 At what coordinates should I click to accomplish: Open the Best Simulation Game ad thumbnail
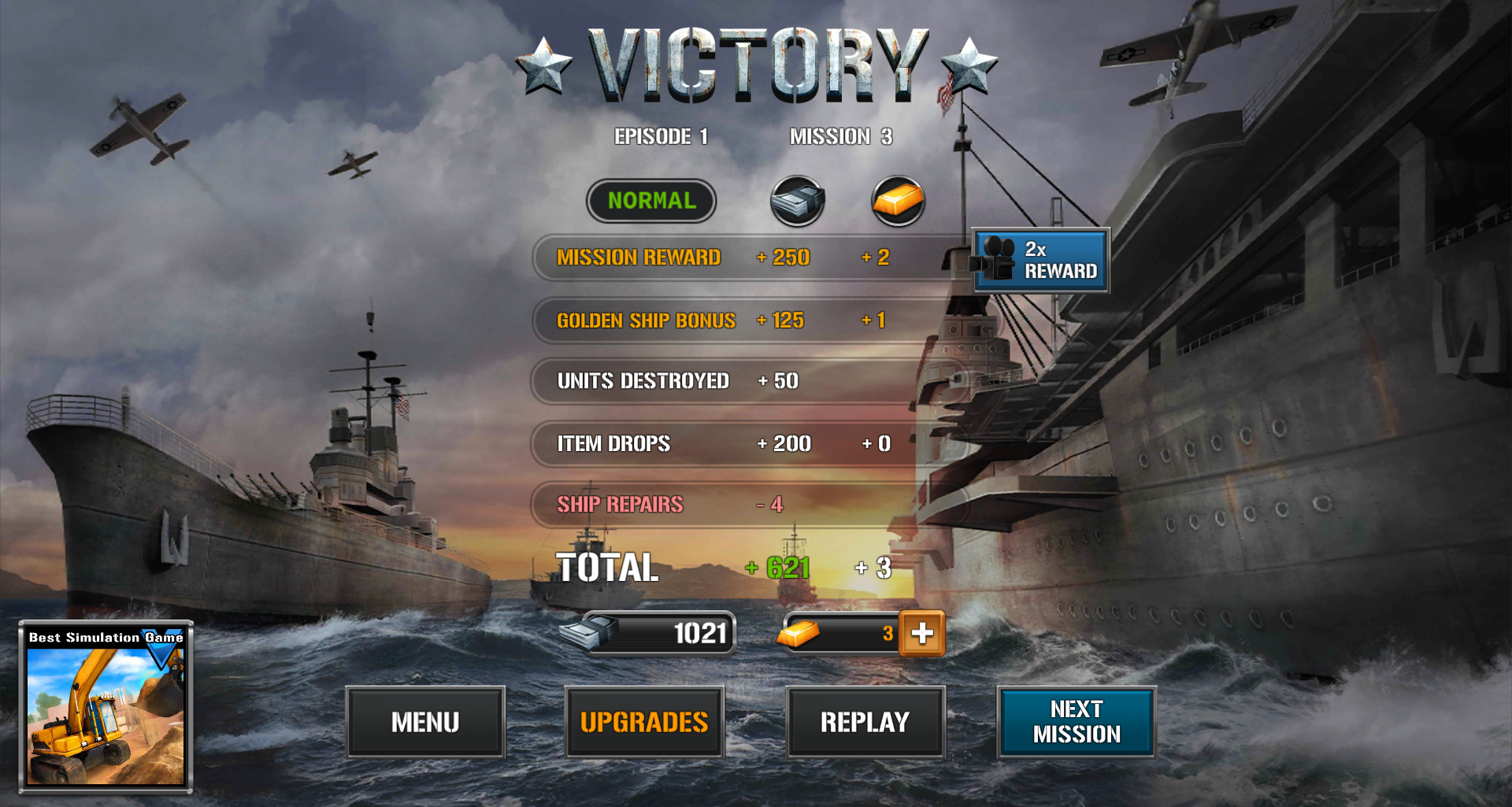106,707
